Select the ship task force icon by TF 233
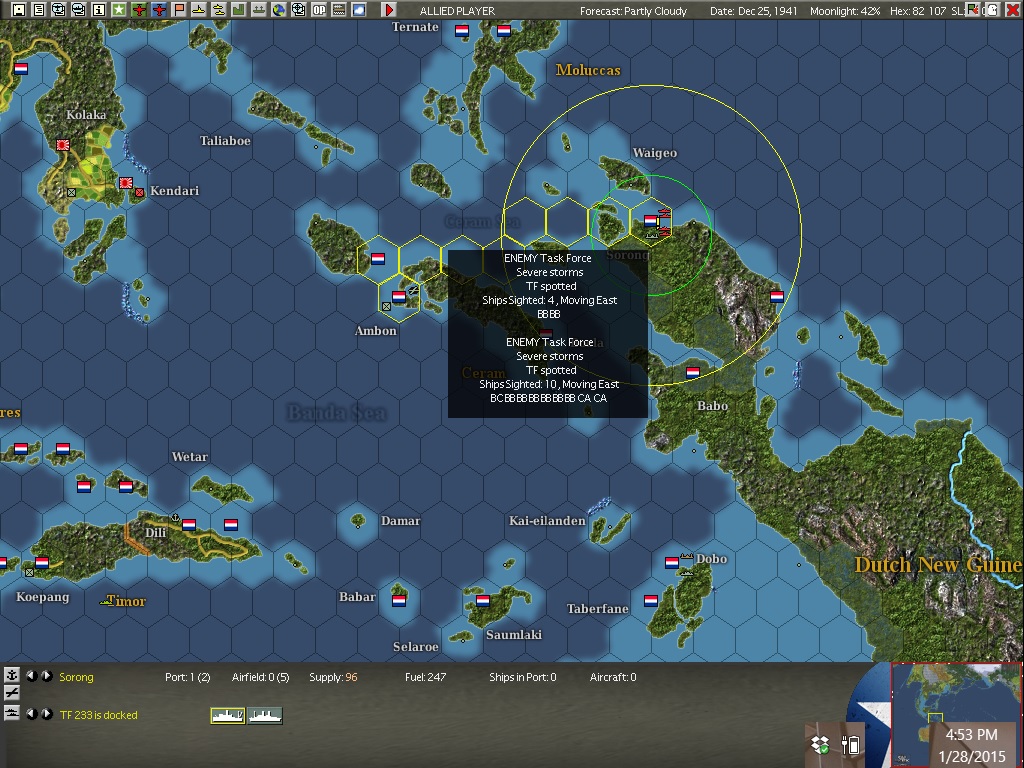Image resolution: width=1024 pixels, height=768 pixels. (x=12, y=713)
